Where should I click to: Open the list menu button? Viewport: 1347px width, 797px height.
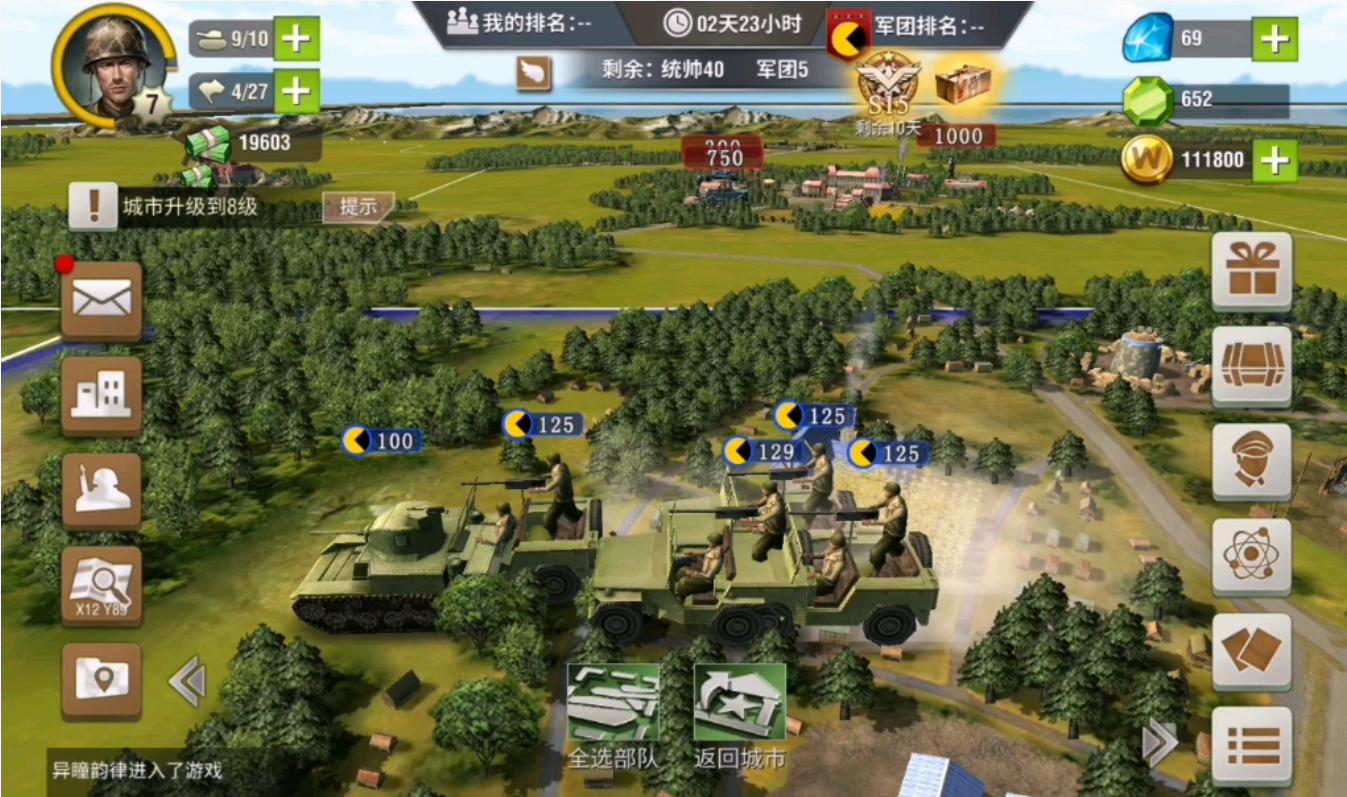[1251, 745]
